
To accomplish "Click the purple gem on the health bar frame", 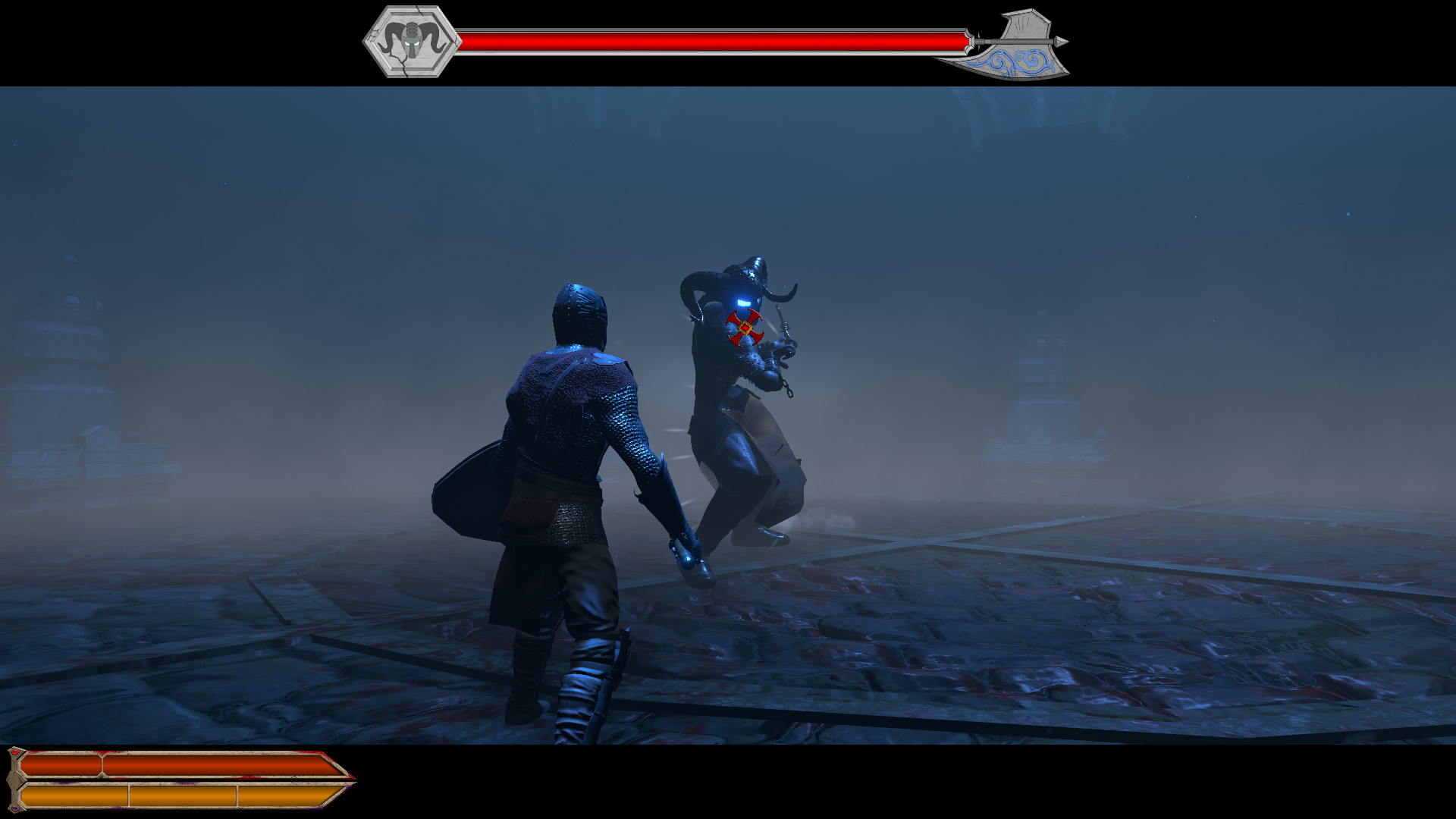I will click(16, 808).
